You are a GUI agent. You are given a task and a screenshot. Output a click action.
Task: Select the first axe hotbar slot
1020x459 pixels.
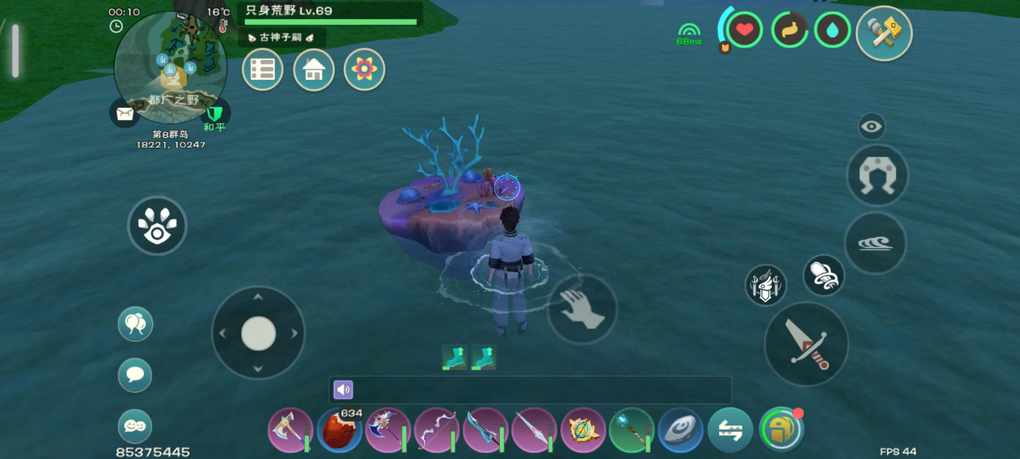point(291,431)
